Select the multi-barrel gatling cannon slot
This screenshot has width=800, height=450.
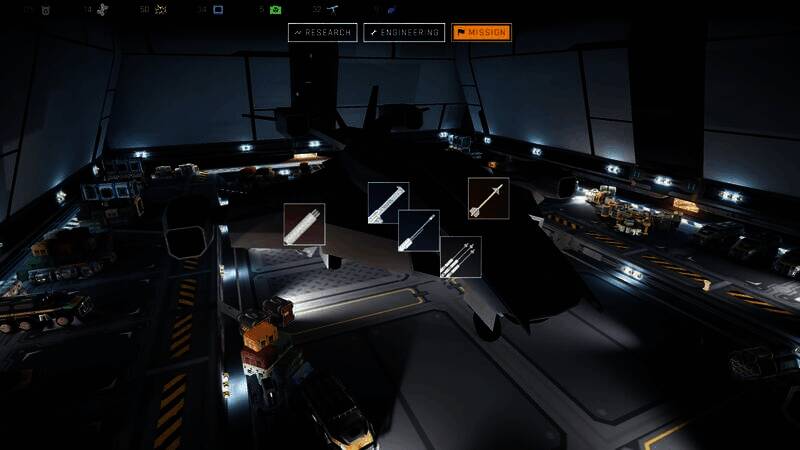click(x=304, y=224)
